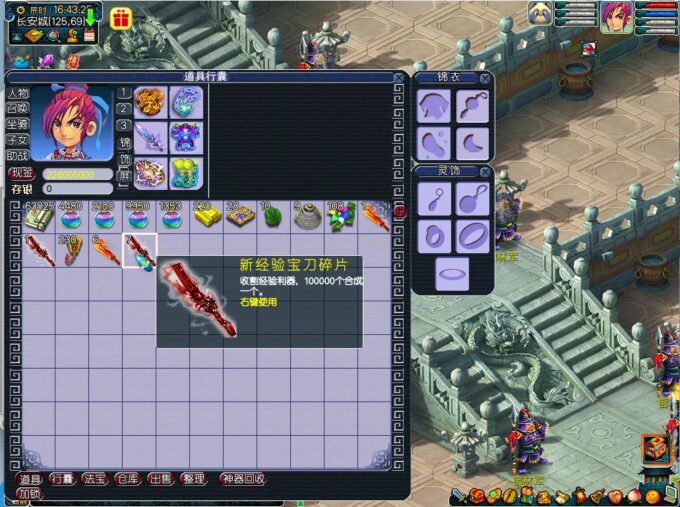This screenshot has height=507, width=680.
Task: Click the pet portrait in the top bar
Action: tap(541, 14)
